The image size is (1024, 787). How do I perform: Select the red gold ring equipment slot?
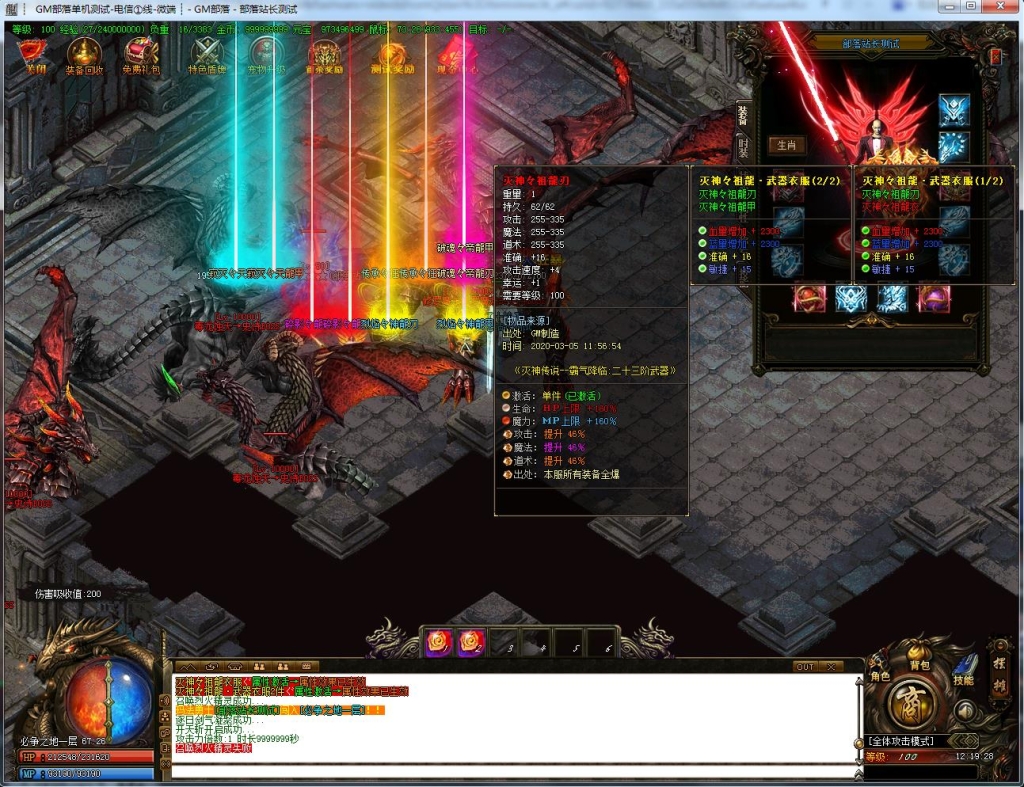809,298
